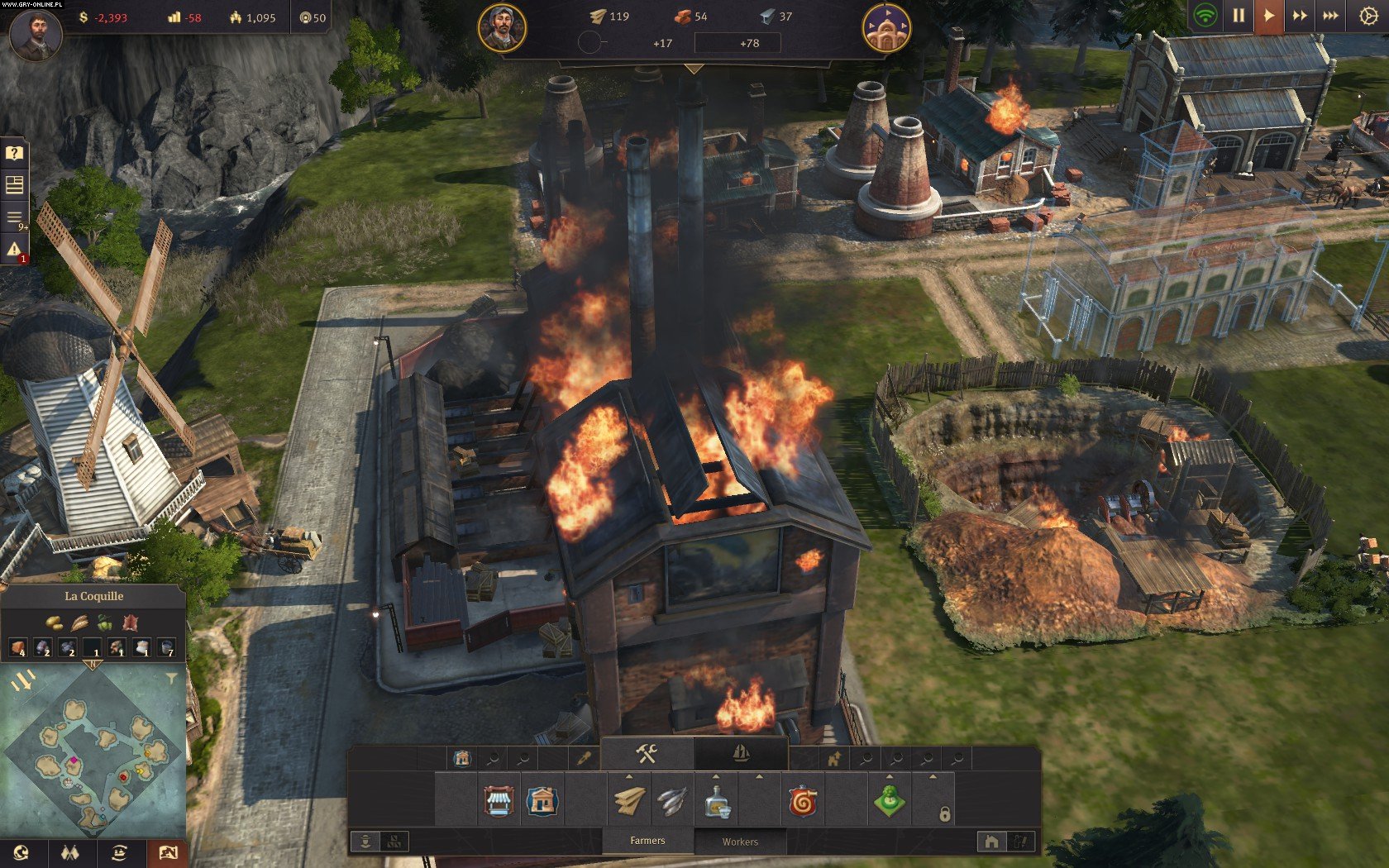Select the marketplace building icon
The image size is (1389, 868).
click(x=499, y=800)
